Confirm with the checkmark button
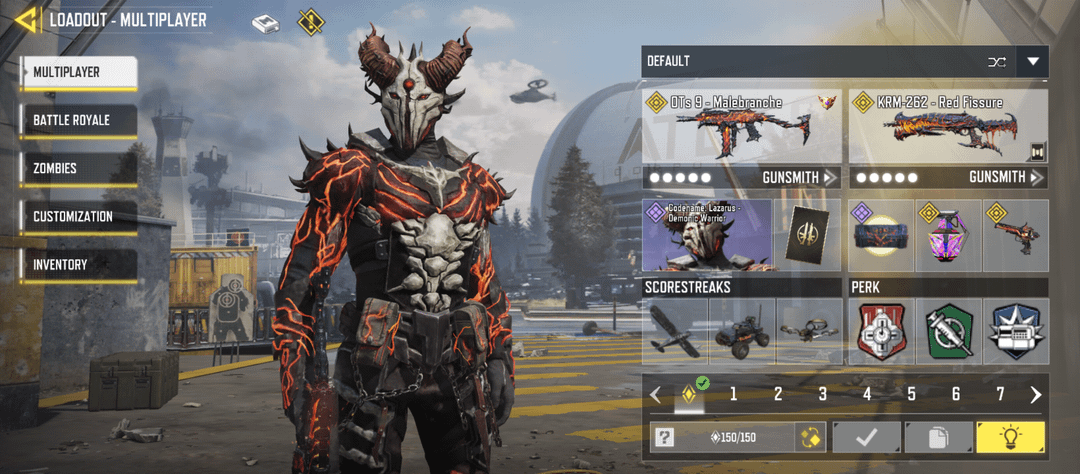 865,437
